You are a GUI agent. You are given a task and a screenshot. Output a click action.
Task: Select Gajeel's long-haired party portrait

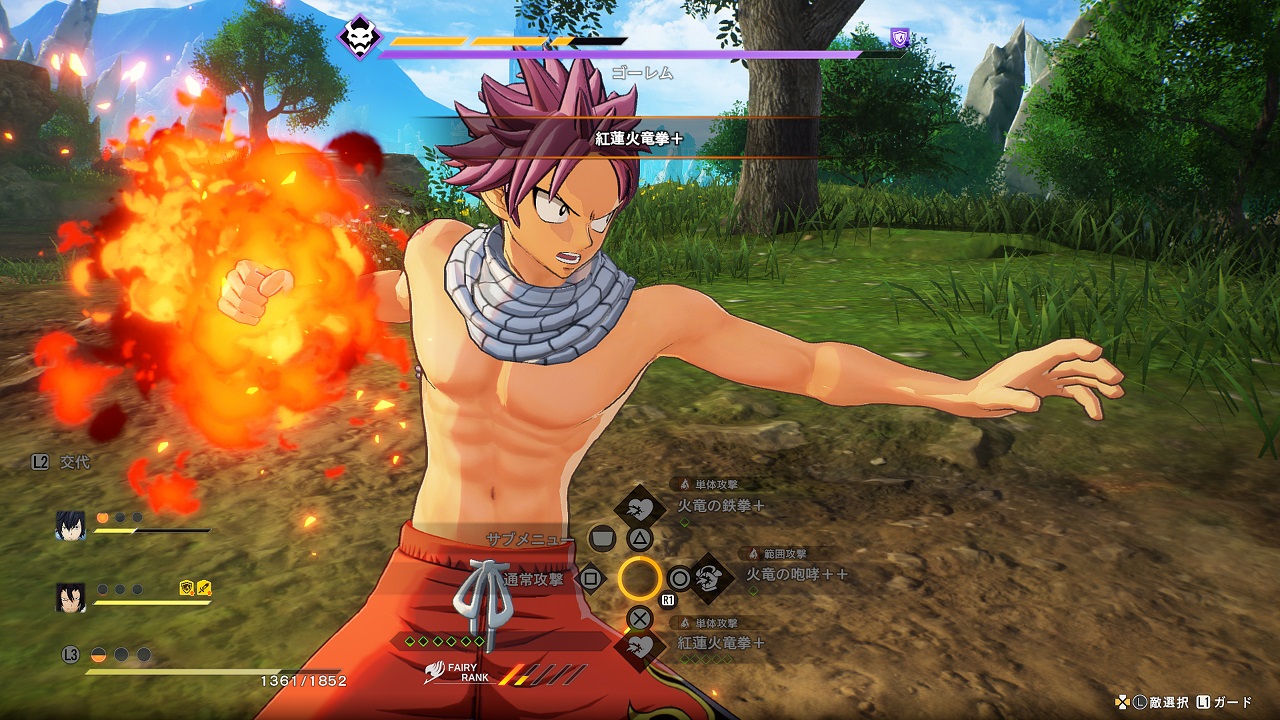[x=70, y=597]
